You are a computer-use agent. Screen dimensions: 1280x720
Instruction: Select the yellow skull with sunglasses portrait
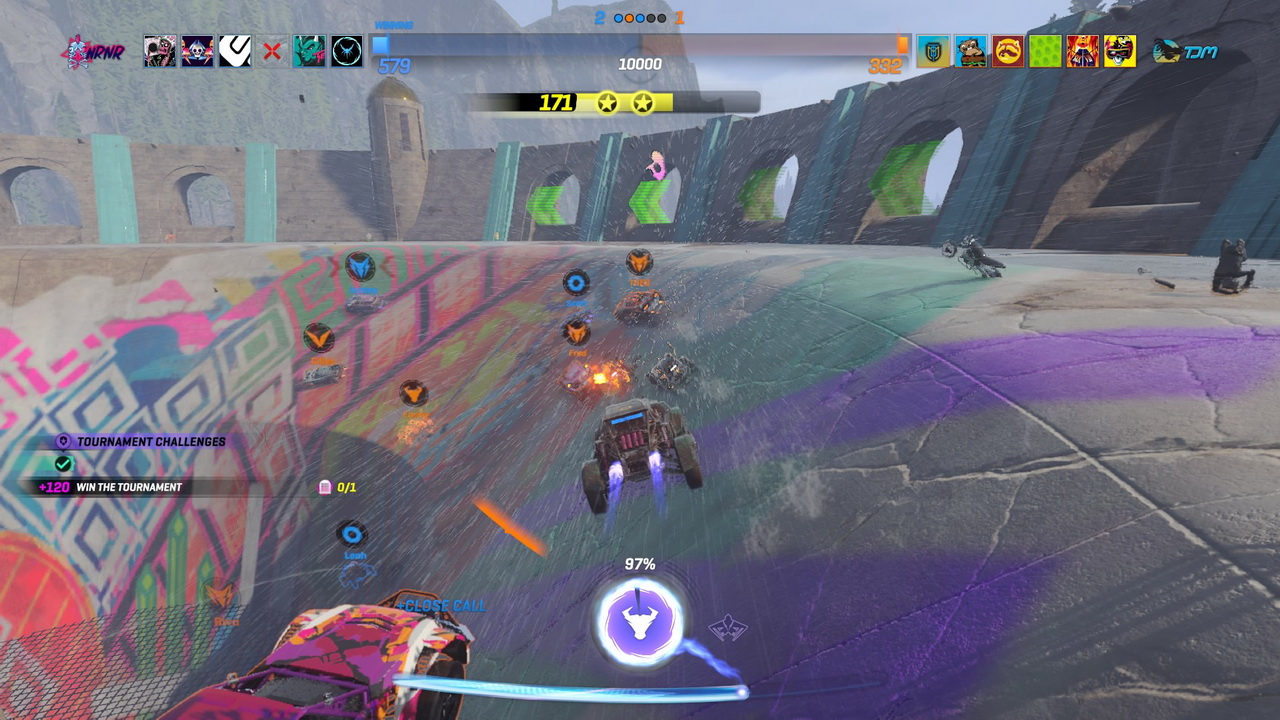(x=1120, y=51)
